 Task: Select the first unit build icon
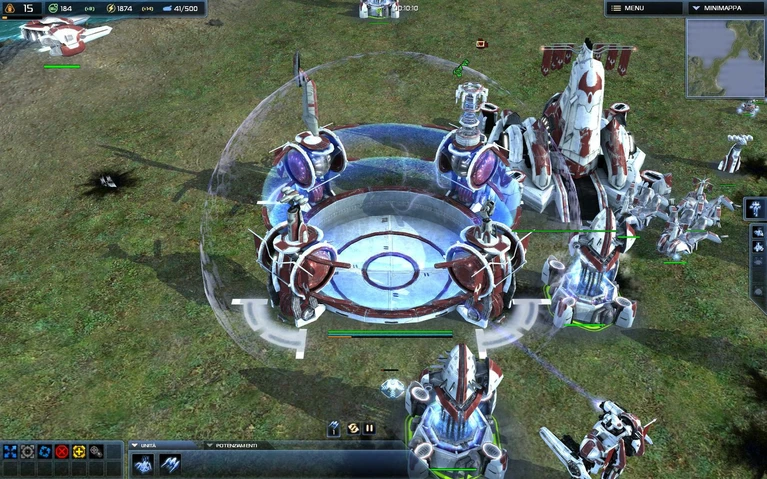144,464
